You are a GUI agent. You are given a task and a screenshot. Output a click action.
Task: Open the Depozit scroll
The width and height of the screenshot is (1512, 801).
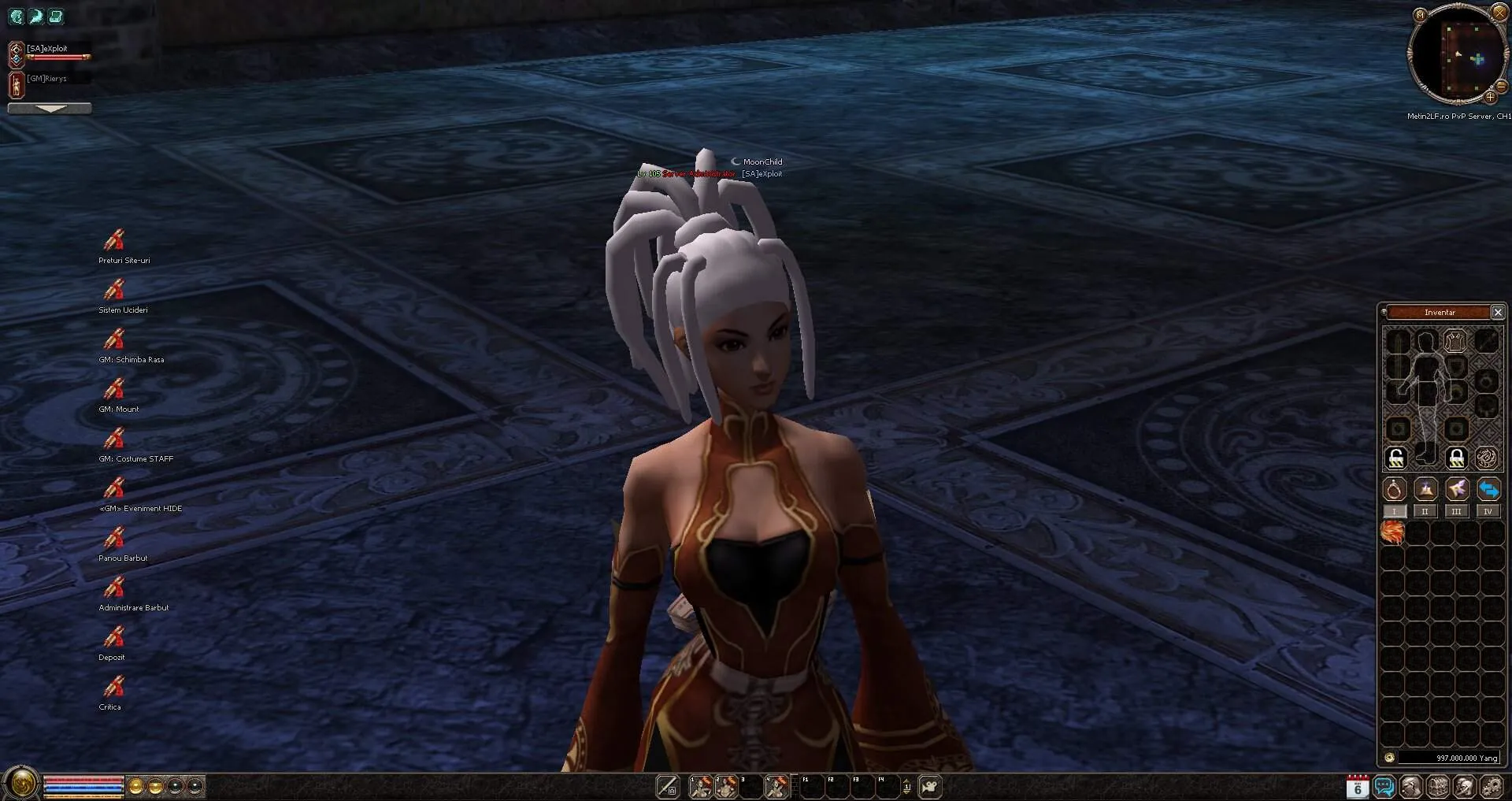[114, 636]
